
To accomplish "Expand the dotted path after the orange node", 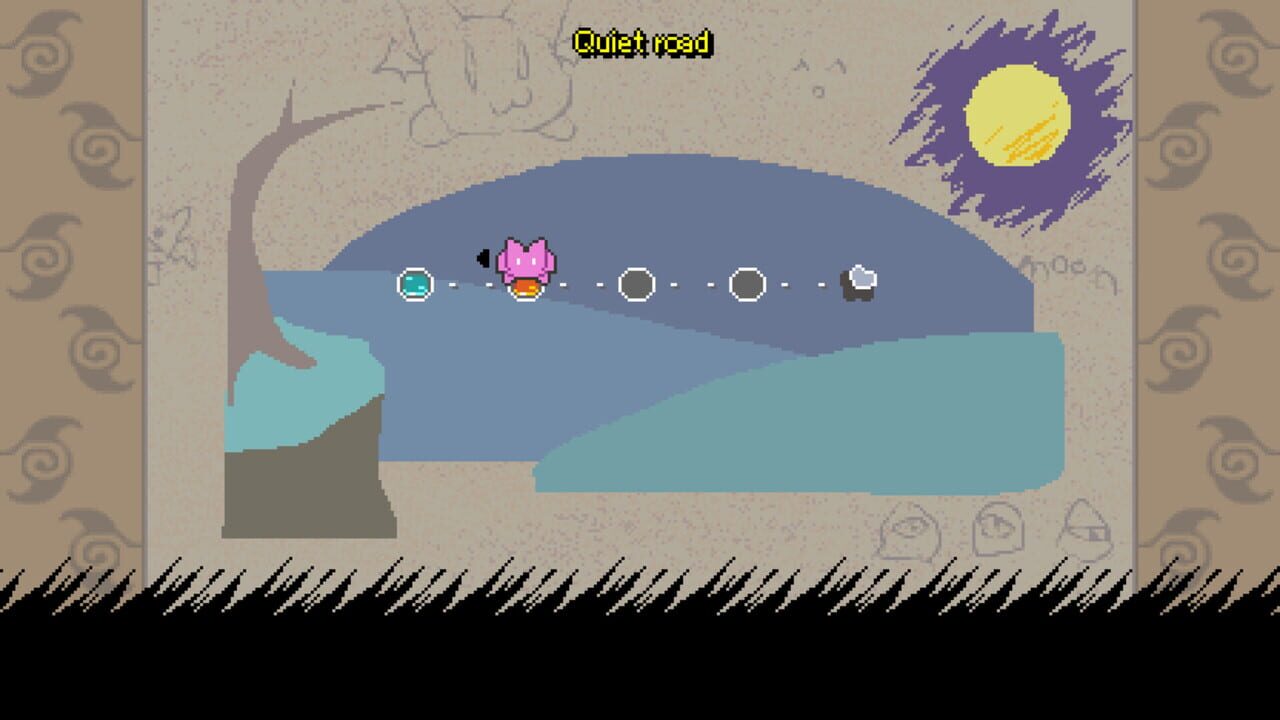I will [x=580, y=285].
